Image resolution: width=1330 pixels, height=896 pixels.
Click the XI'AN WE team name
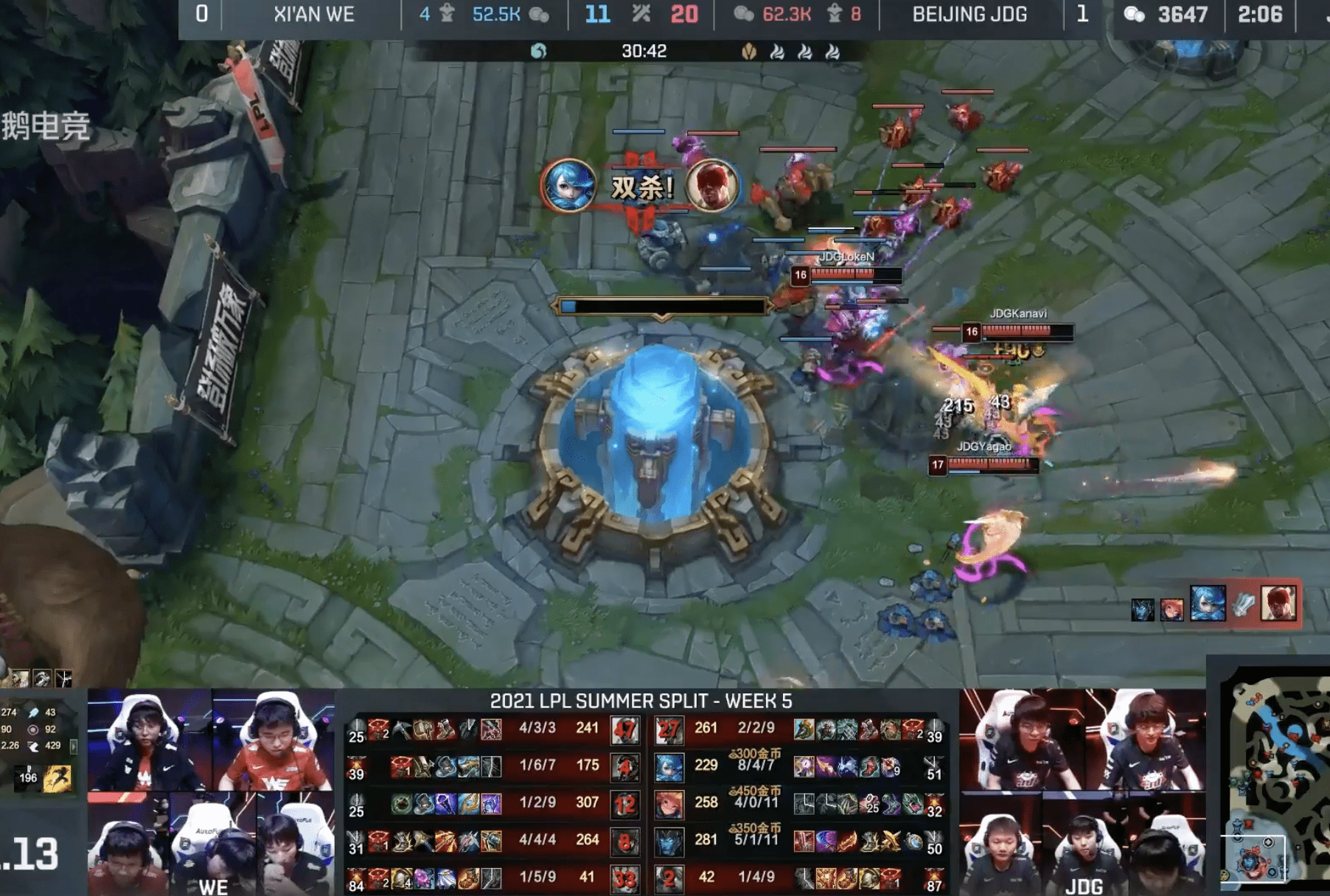click(x=313, y=15)
